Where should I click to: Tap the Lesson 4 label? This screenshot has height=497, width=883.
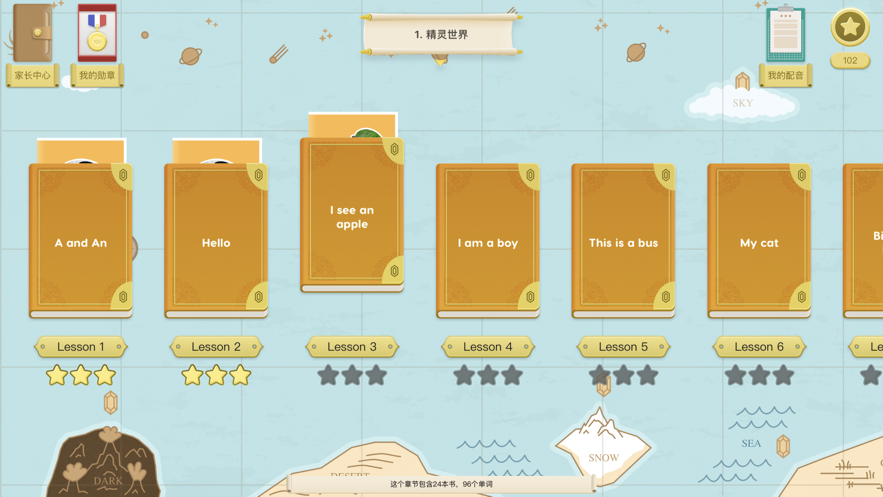[488, 347]
